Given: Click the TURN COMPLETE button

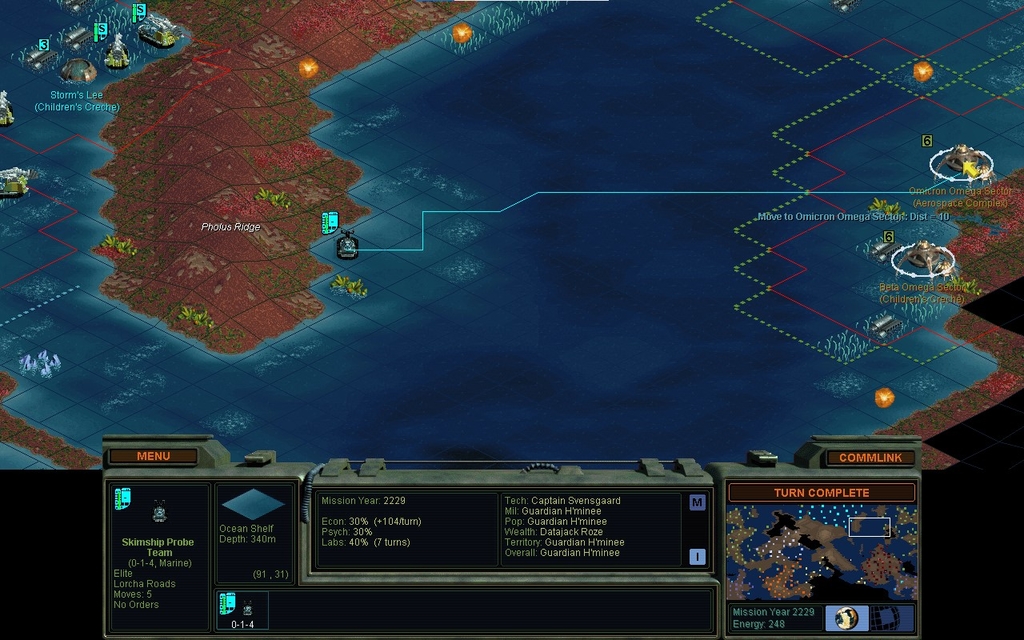Looking at the screenshot, I should (821, 492).
